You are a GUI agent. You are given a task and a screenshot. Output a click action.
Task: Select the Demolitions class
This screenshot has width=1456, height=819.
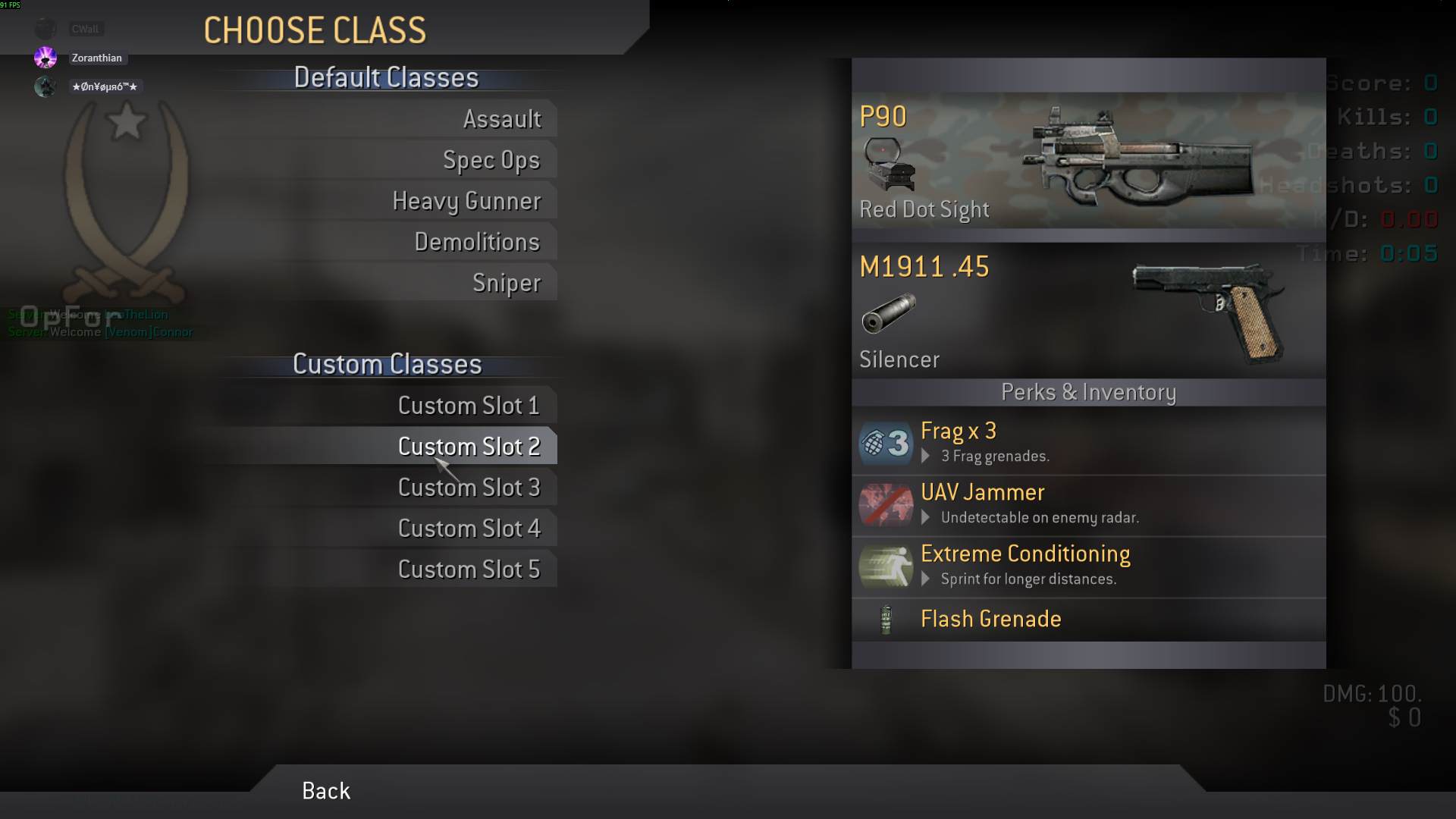click(x=476, y=242)
